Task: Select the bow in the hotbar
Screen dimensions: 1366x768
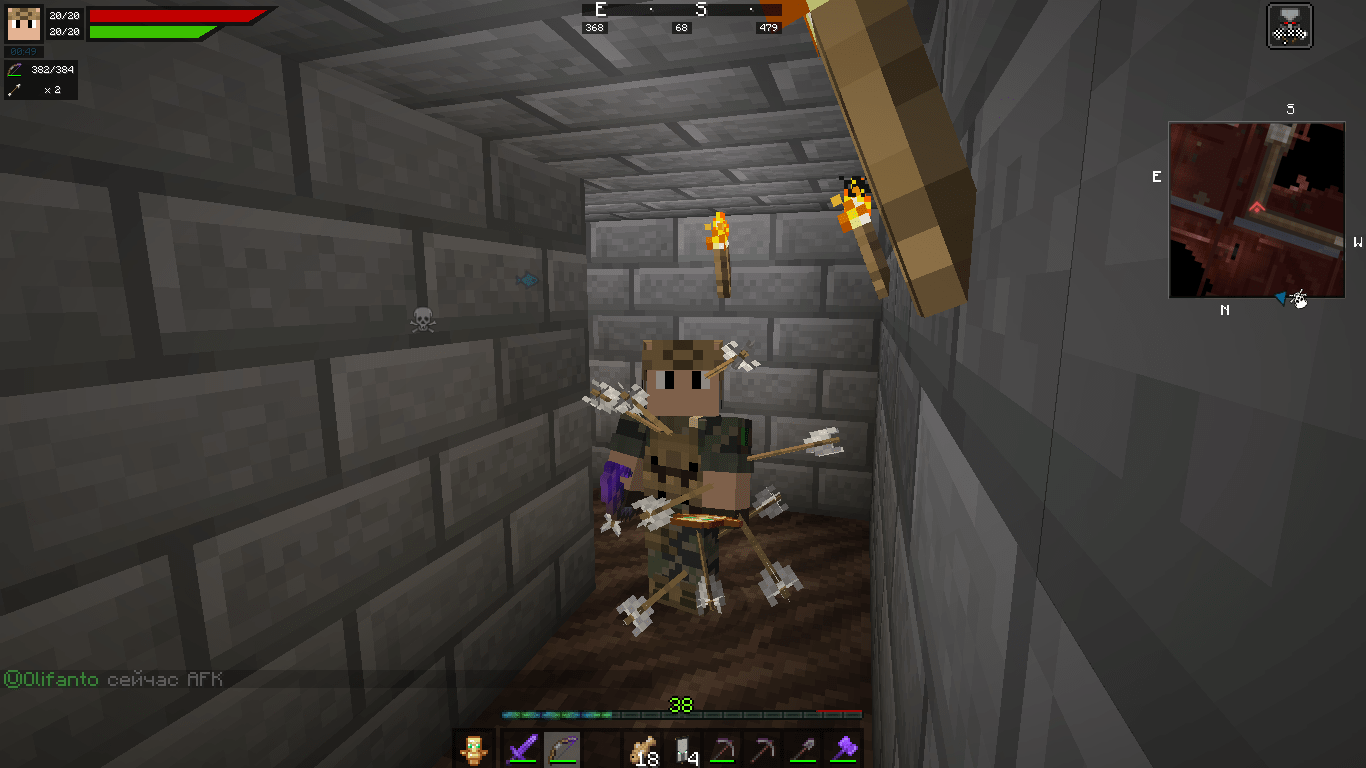Action: [x=562, y=749]
